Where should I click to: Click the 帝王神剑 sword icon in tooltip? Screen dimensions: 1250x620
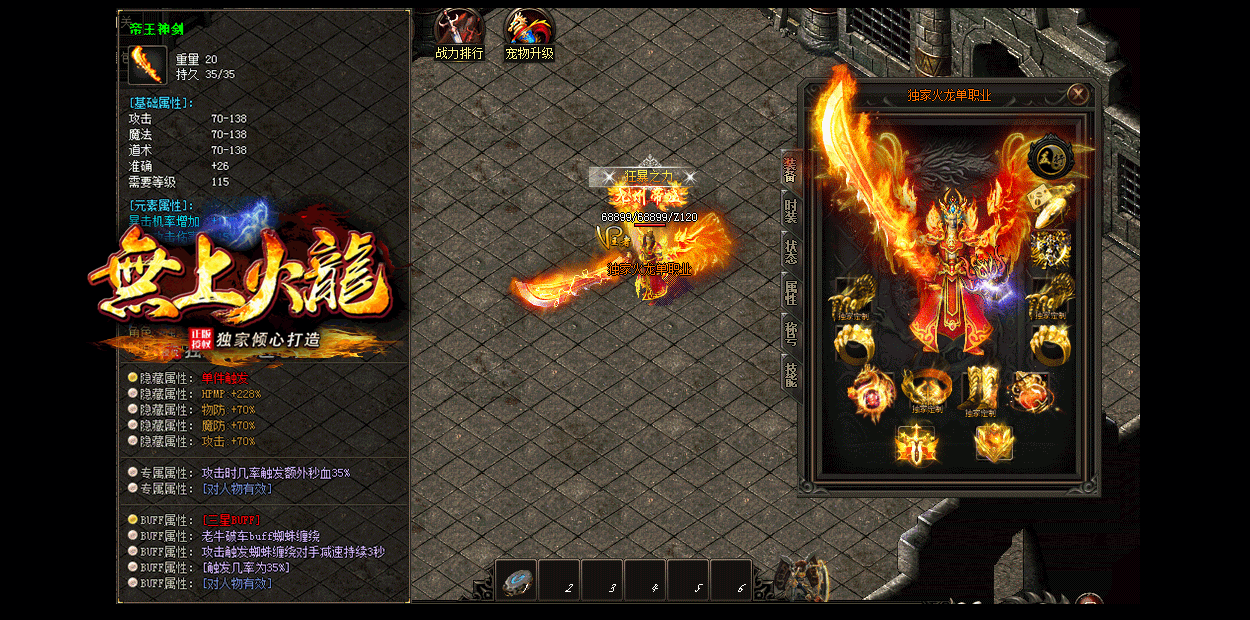click(x=147, y=66)
